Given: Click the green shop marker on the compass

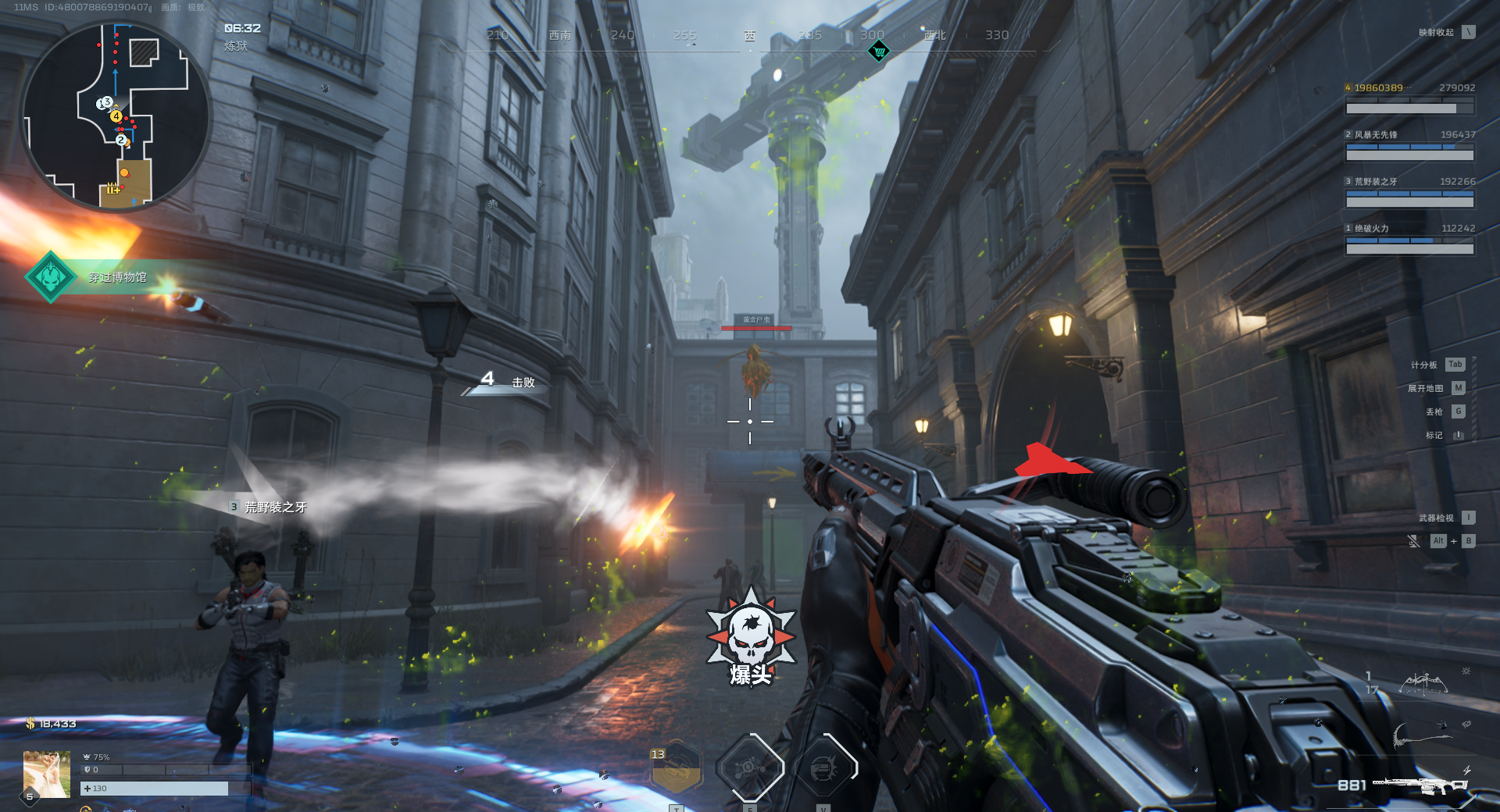Looking at the screenshot, I should (x=879, y=52).
